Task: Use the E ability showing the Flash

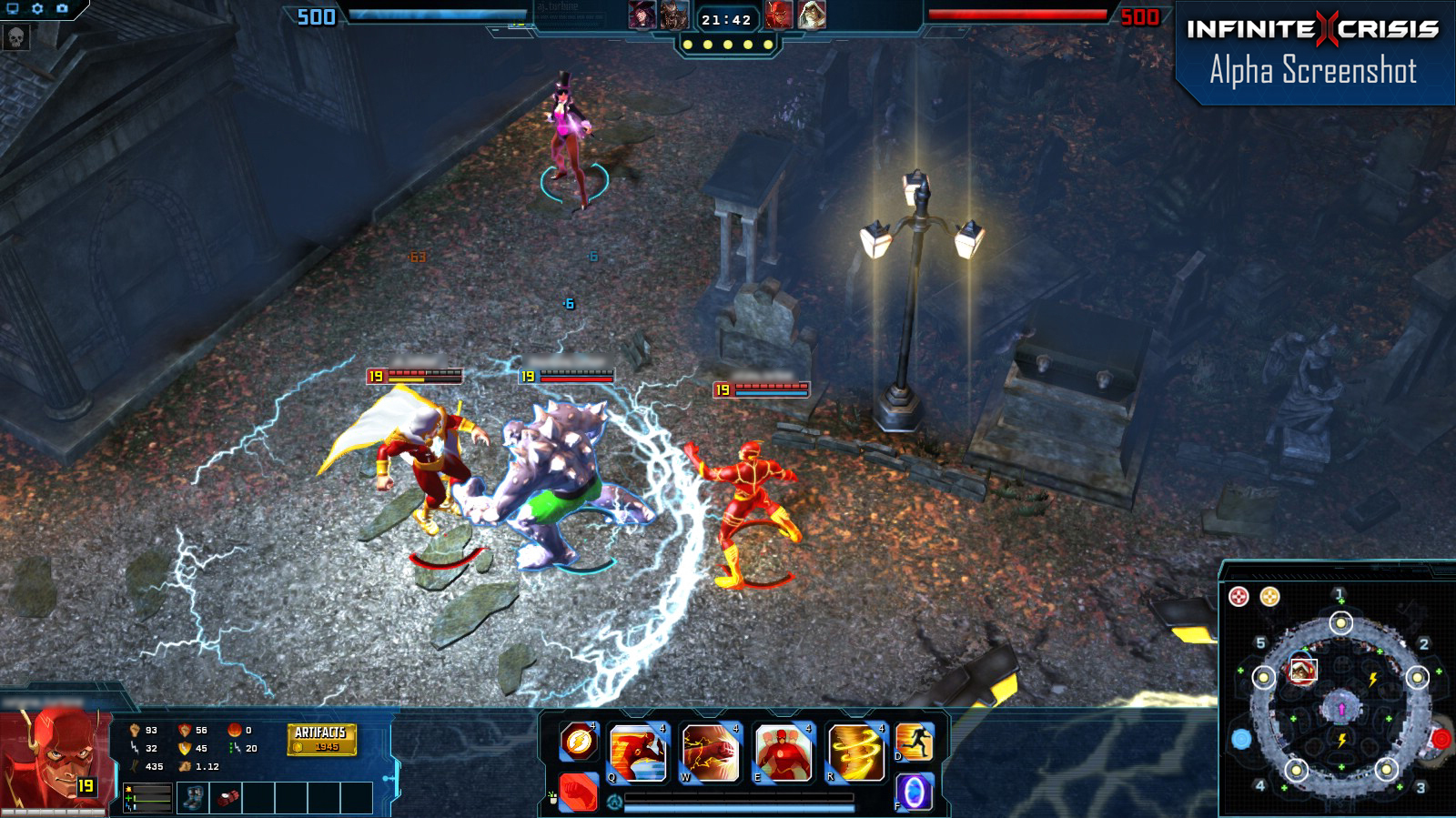Action: tap(783, 752)
